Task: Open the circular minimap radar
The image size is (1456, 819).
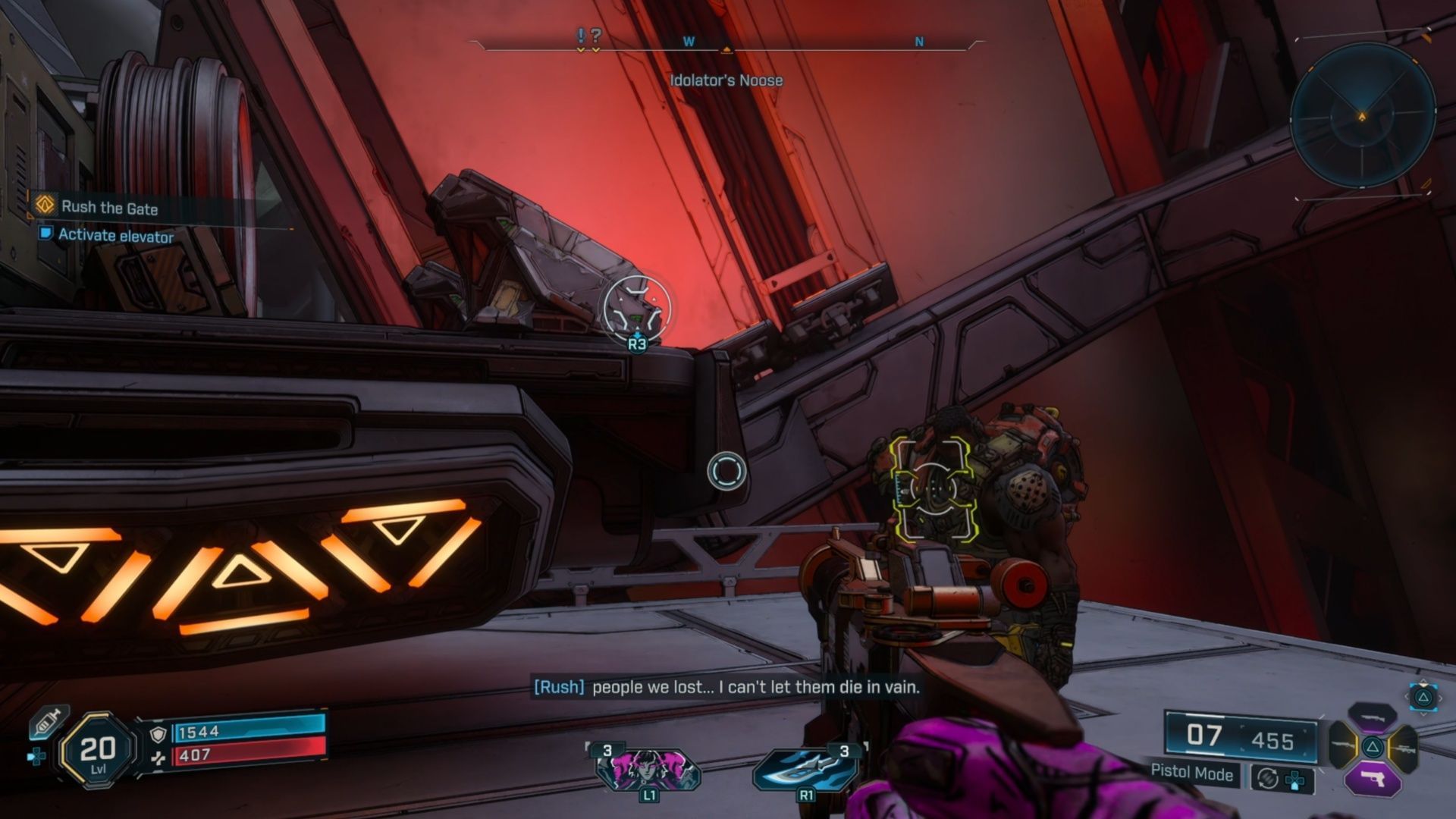Action: pyautogui.click(x=1362, y=115)
